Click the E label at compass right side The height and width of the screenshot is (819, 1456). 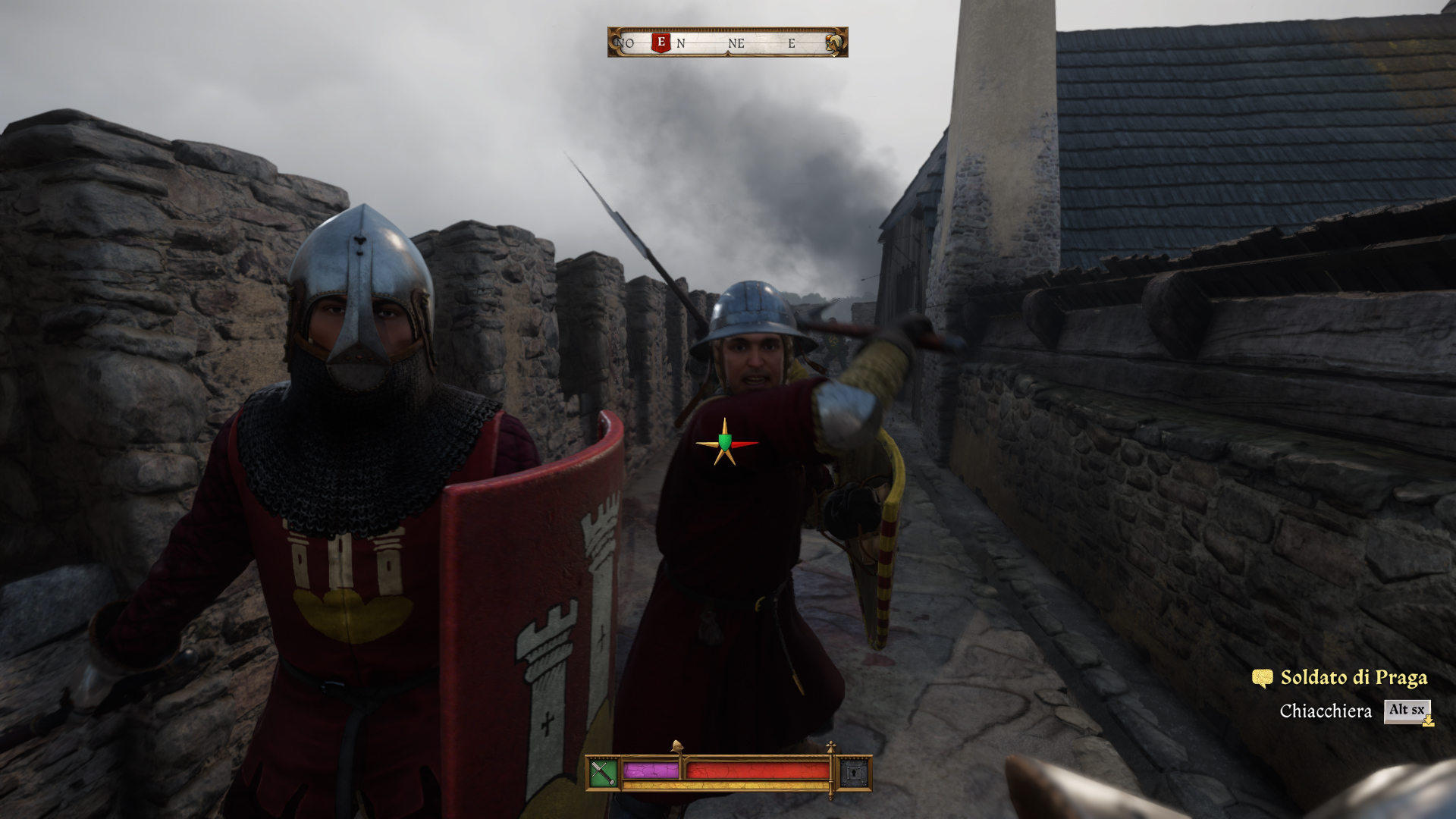(790, 43)
